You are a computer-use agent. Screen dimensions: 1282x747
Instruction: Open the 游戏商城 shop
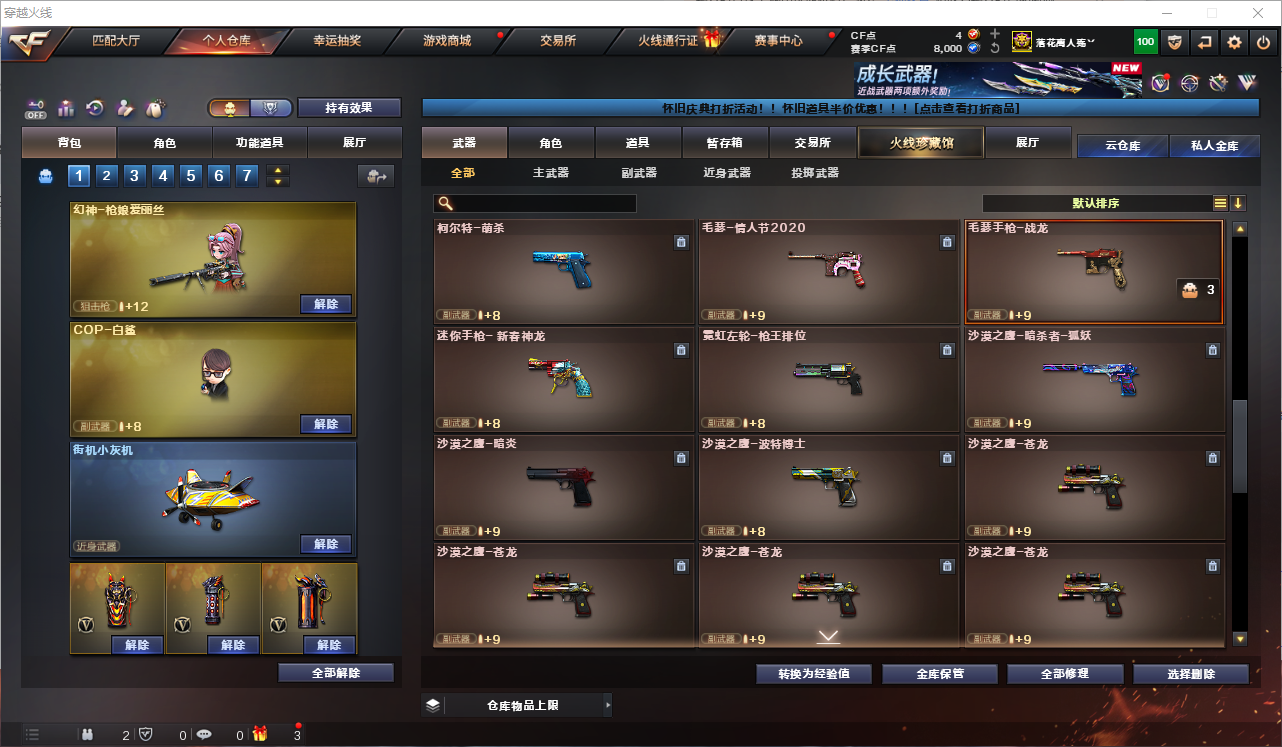tap(446, 41)
